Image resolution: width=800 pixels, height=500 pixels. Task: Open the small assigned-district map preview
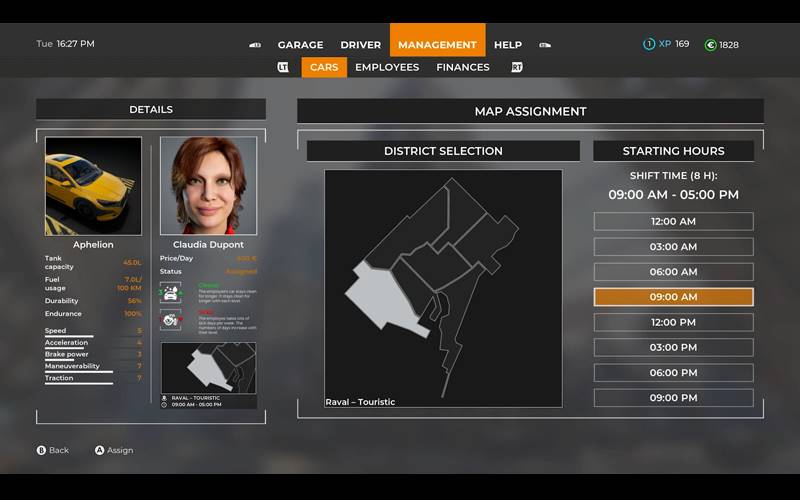[x=208, y=368]
